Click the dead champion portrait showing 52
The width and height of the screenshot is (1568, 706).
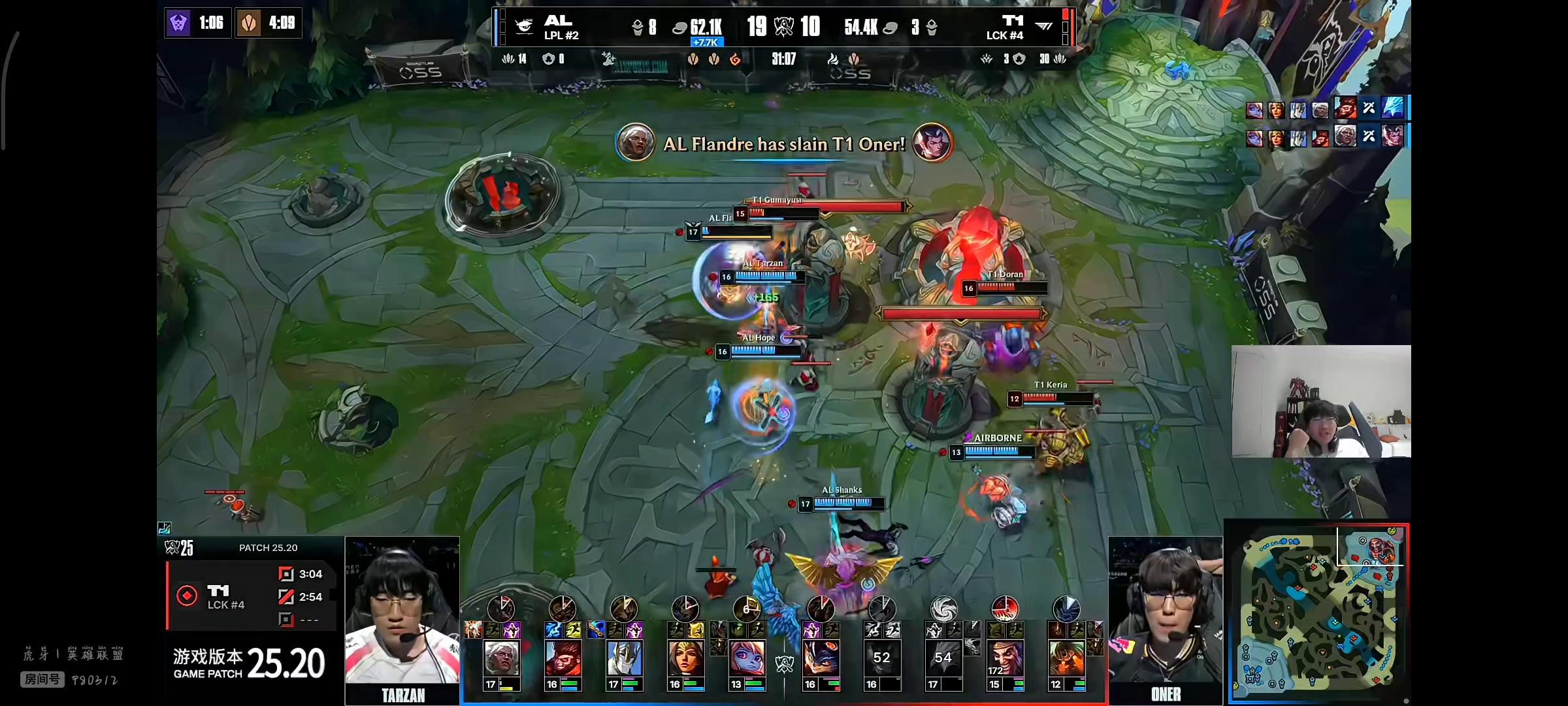click(x=881, y=658)
